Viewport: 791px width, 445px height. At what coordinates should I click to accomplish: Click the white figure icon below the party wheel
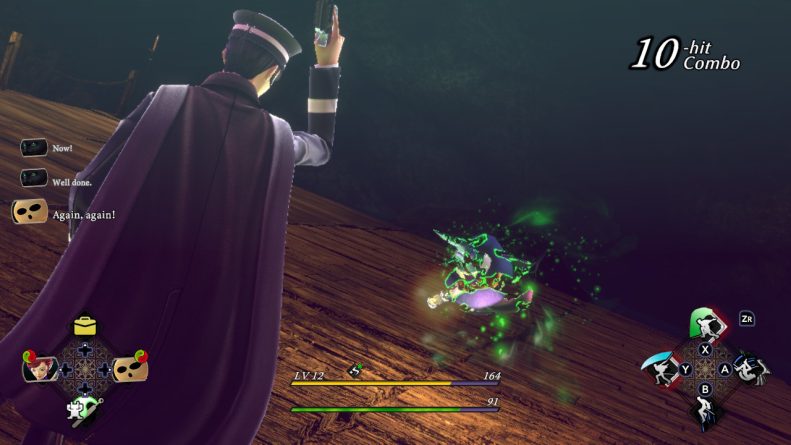click(84, 409)
